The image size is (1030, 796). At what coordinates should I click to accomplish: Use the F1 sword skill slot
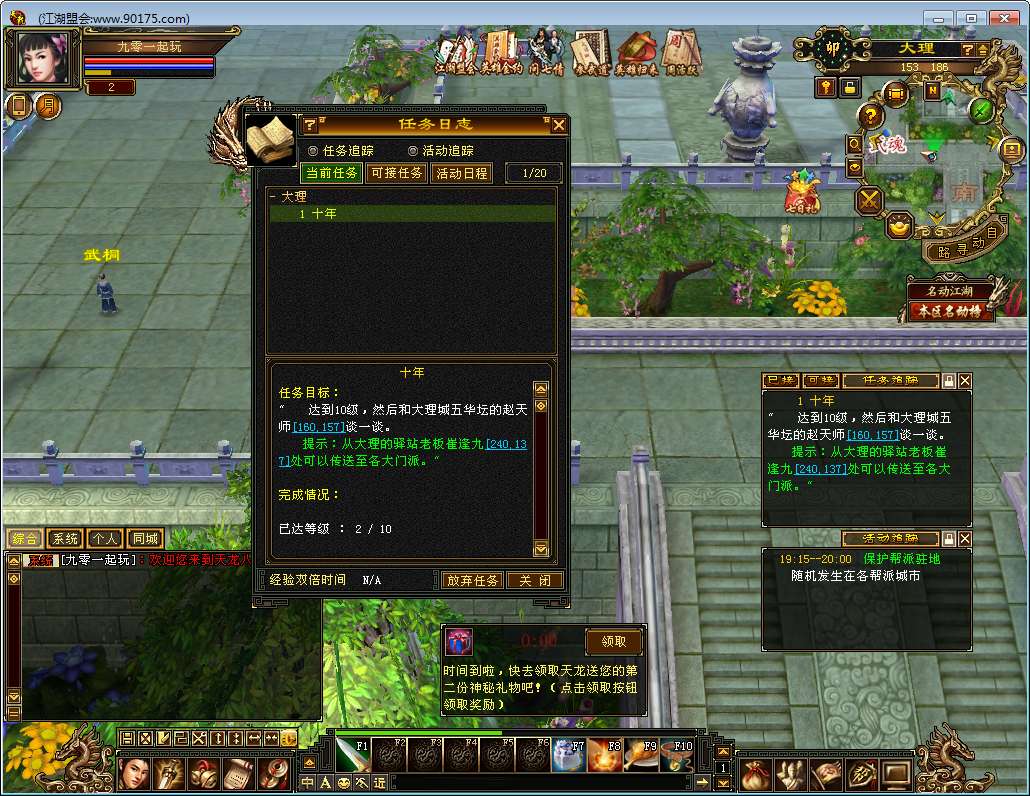[x=352, y=756]
